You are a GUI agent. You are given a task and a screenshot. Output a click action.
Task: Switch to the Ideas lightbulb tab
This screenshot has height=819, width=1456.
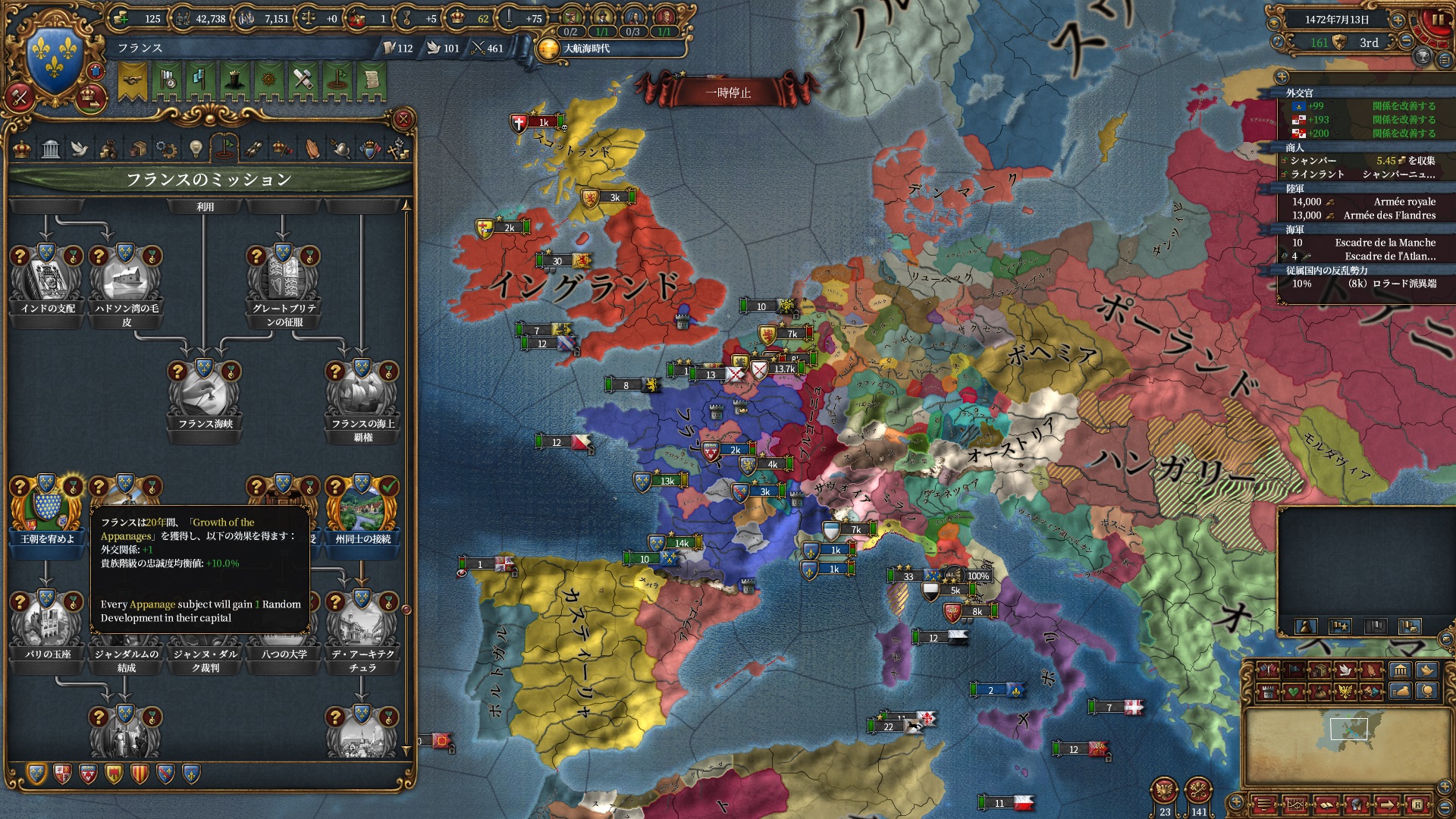pos(196,149)
